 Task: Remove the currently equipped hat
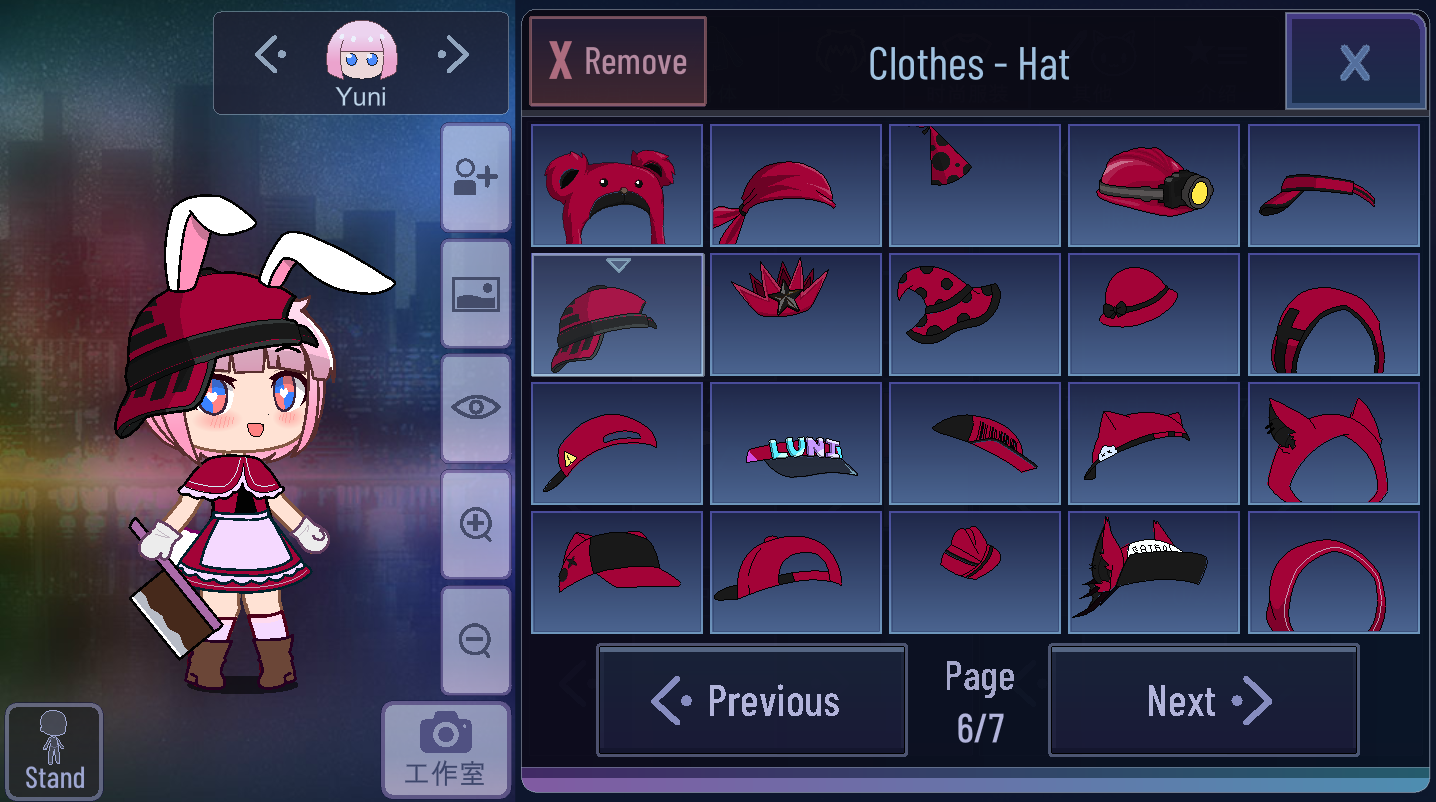coord(618,62)
